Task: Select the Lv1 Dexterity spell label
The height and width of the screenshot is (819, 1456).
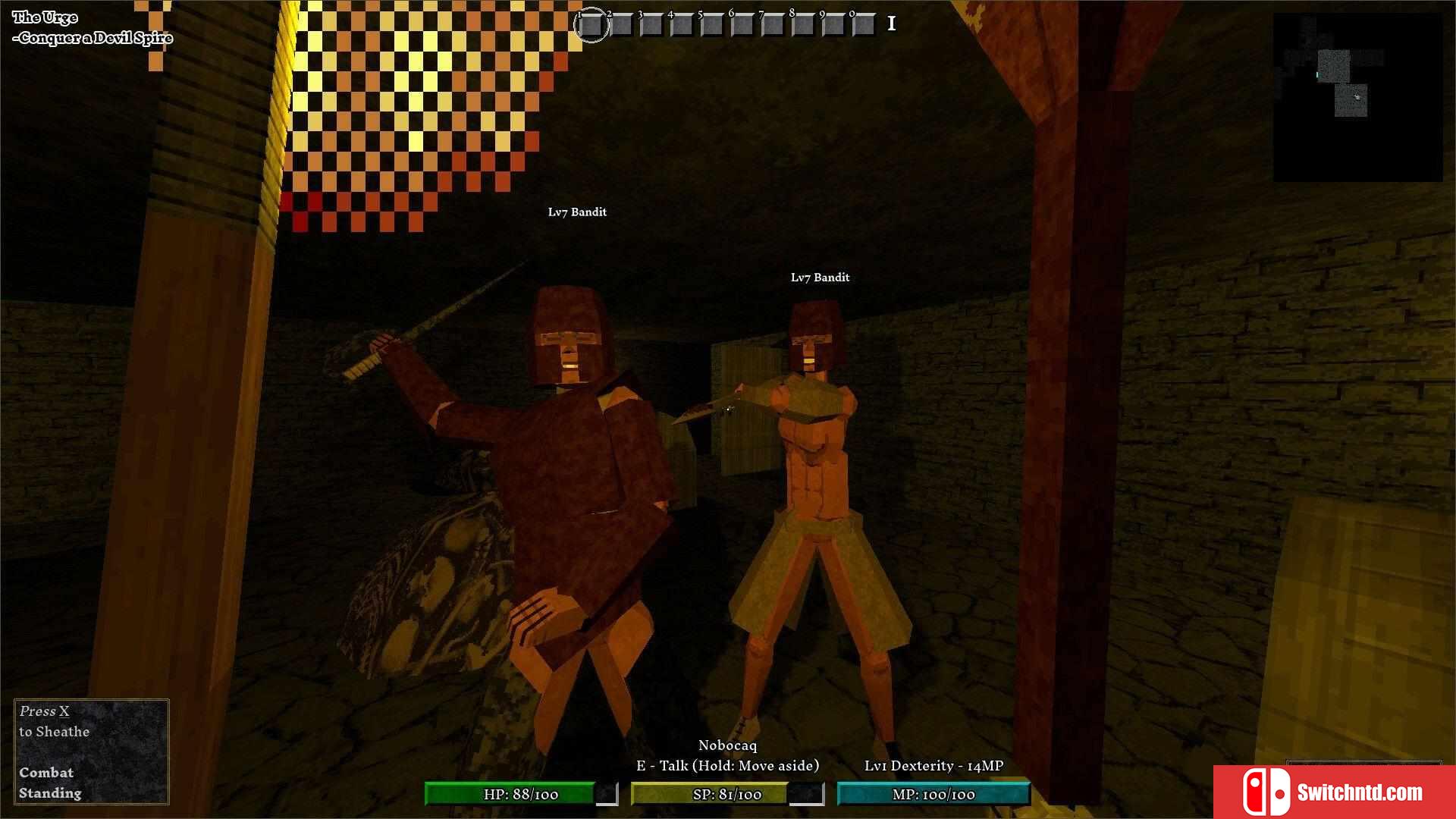Action: tap(934, 766)
